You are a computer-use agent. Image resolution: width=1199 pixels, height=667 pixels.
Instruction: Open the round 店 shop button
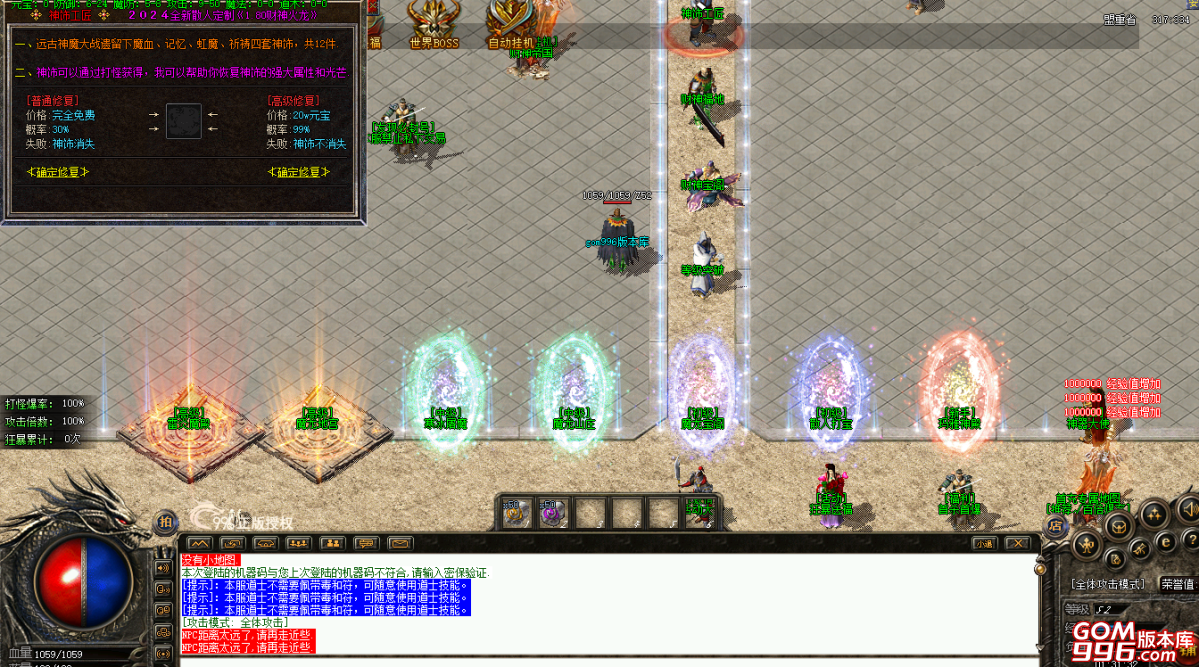[x=1054, y=525]
